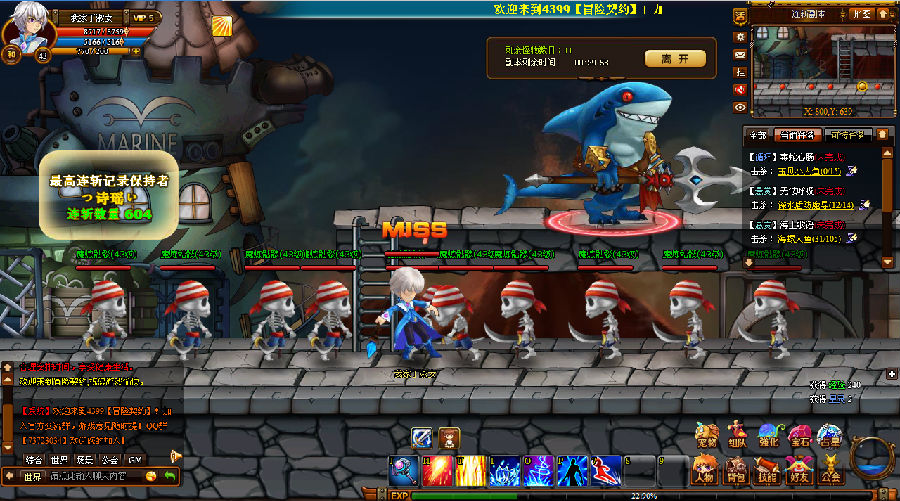The width and height of the screenshot is (900, 501).
Task: Open the mail envelope icon
Action: click(x=740, y=54)
